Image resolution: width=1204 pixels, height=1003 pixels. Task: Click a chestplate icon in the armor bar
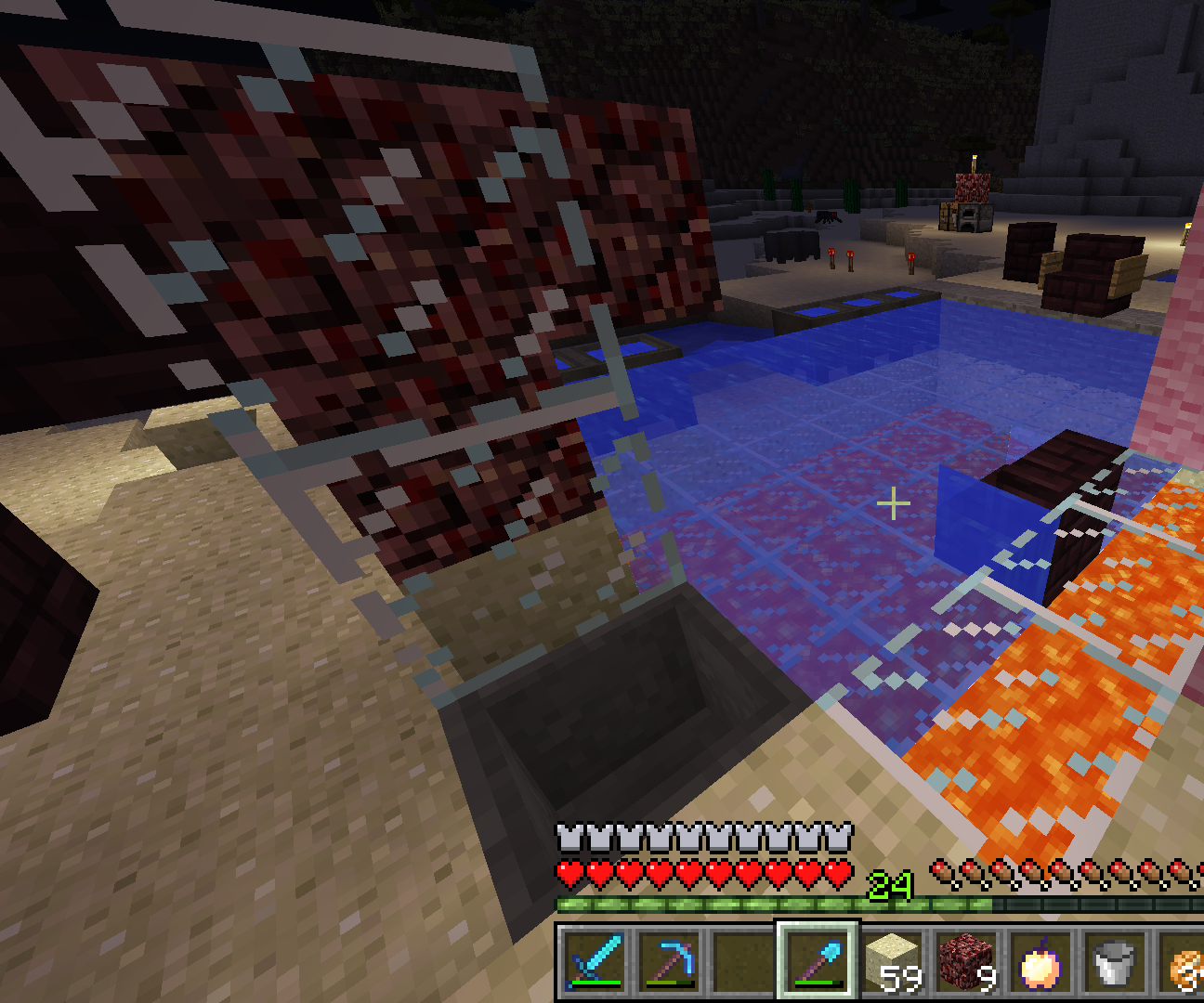(569, 838)
